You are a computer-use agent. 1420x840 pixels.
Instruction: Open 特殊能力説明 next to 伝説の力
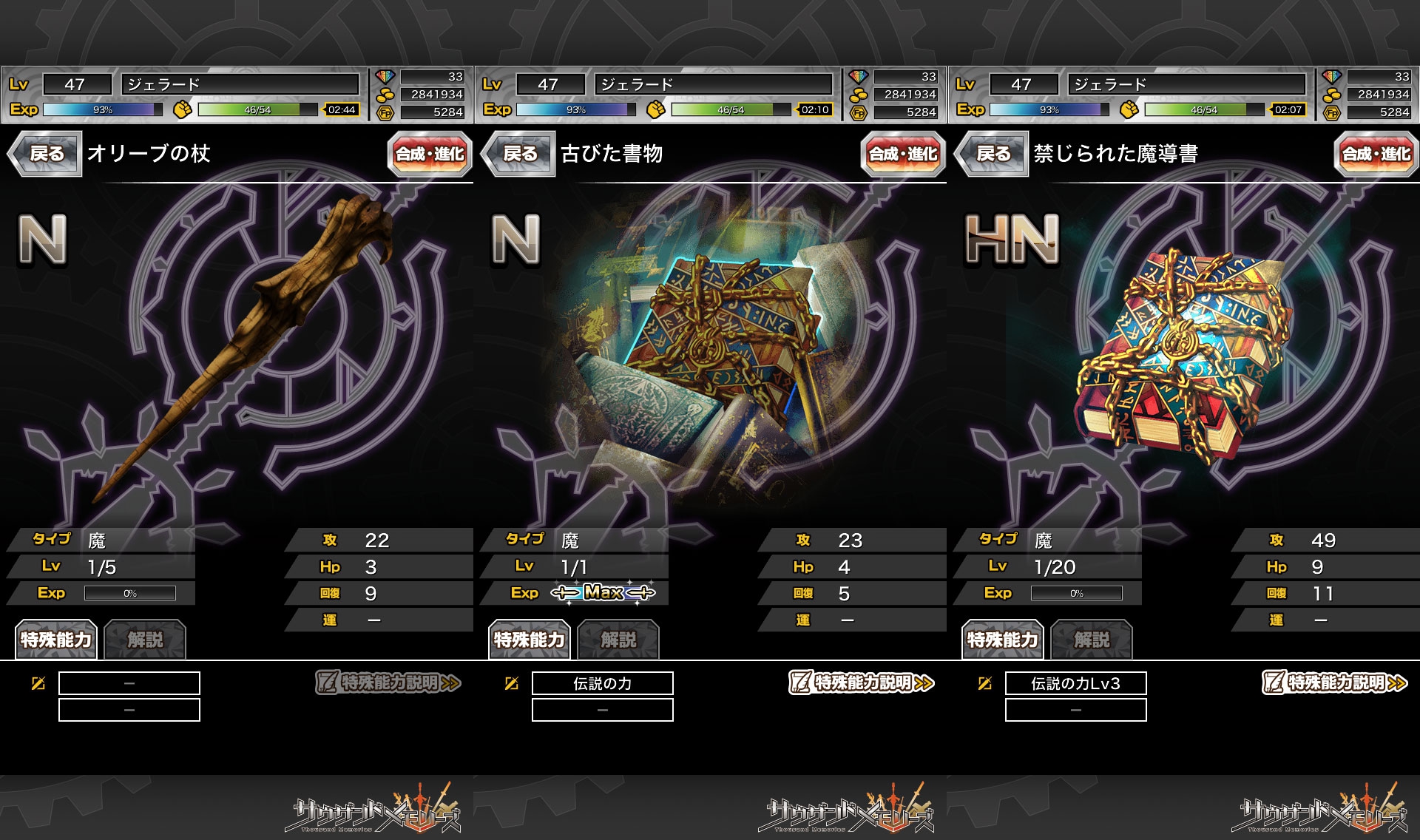coord(862,682)
